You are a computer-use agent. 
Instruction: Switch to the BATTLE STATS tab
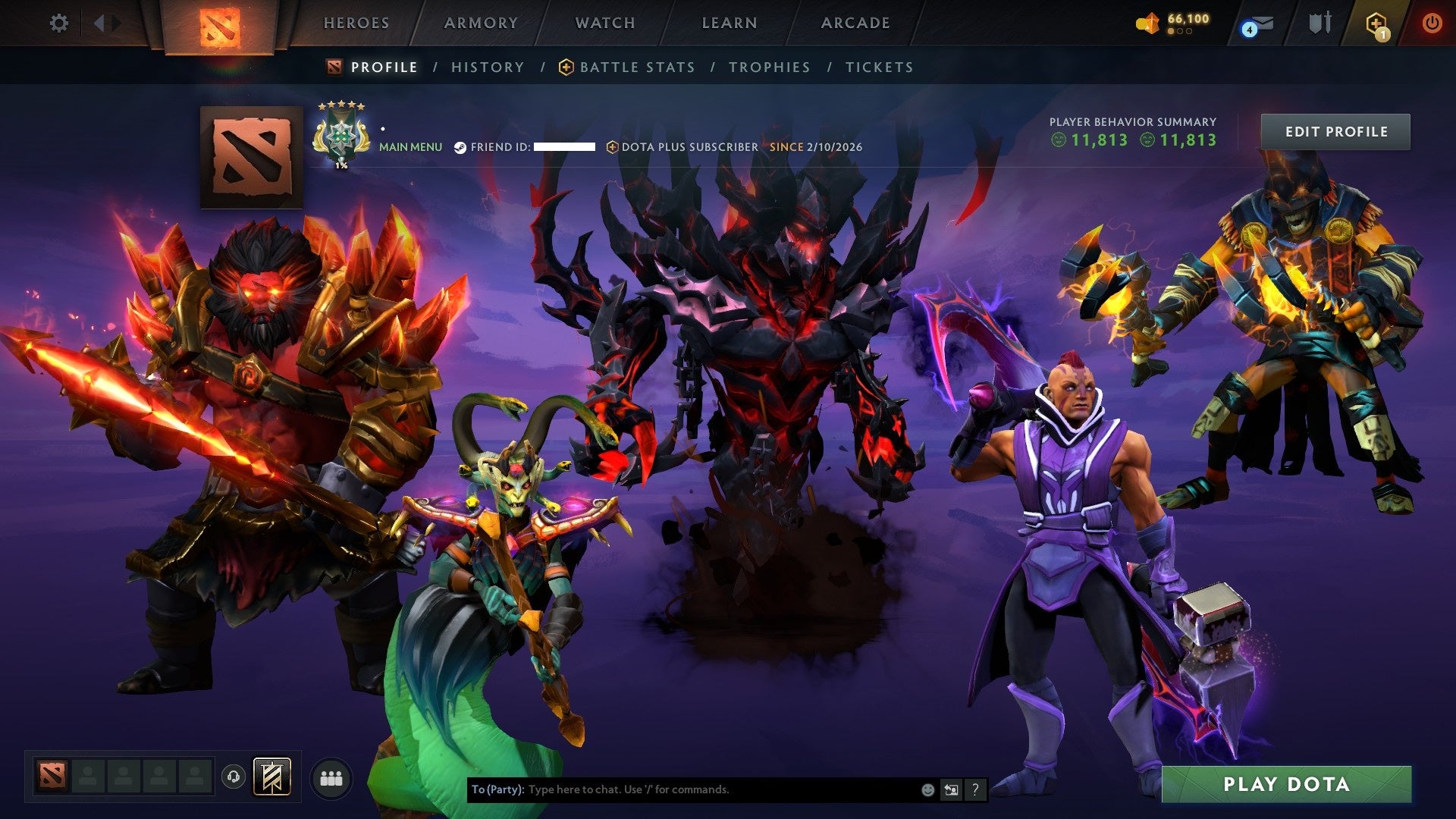636,67
